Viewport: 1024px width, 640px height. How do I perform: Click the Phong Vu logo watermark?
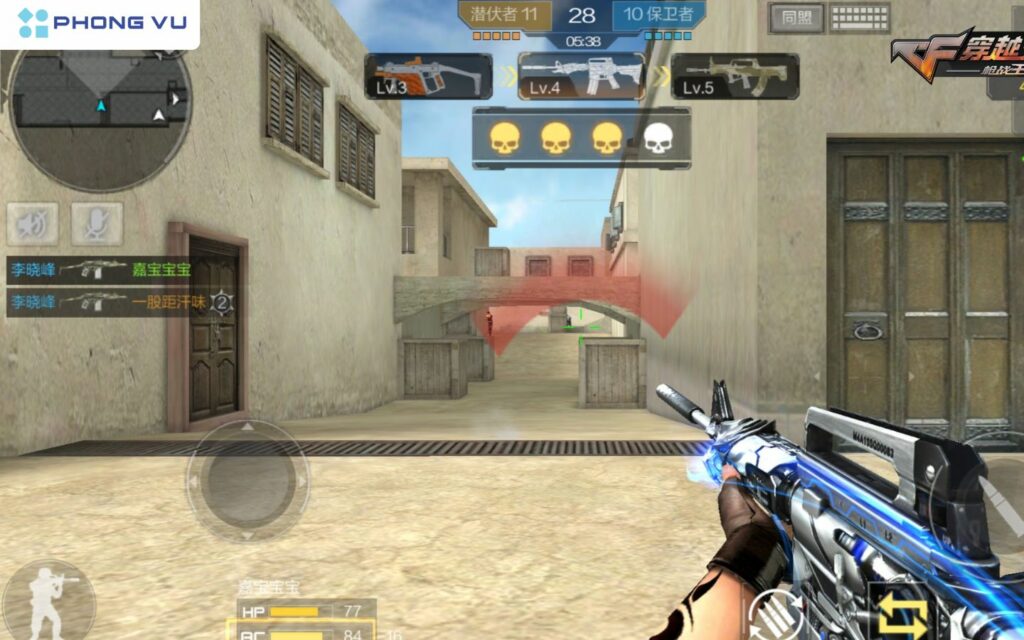pos(100,23)
